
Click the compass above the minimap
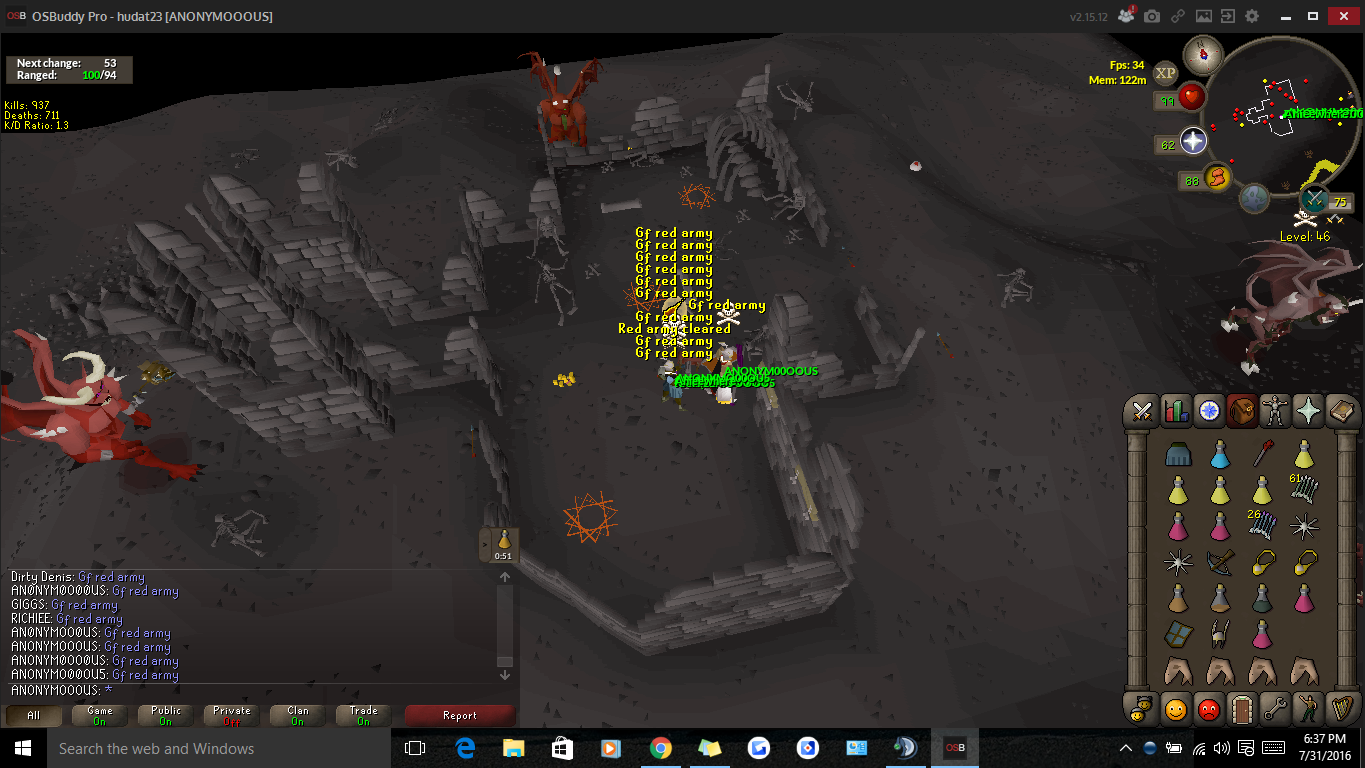tap(1203, 53)
